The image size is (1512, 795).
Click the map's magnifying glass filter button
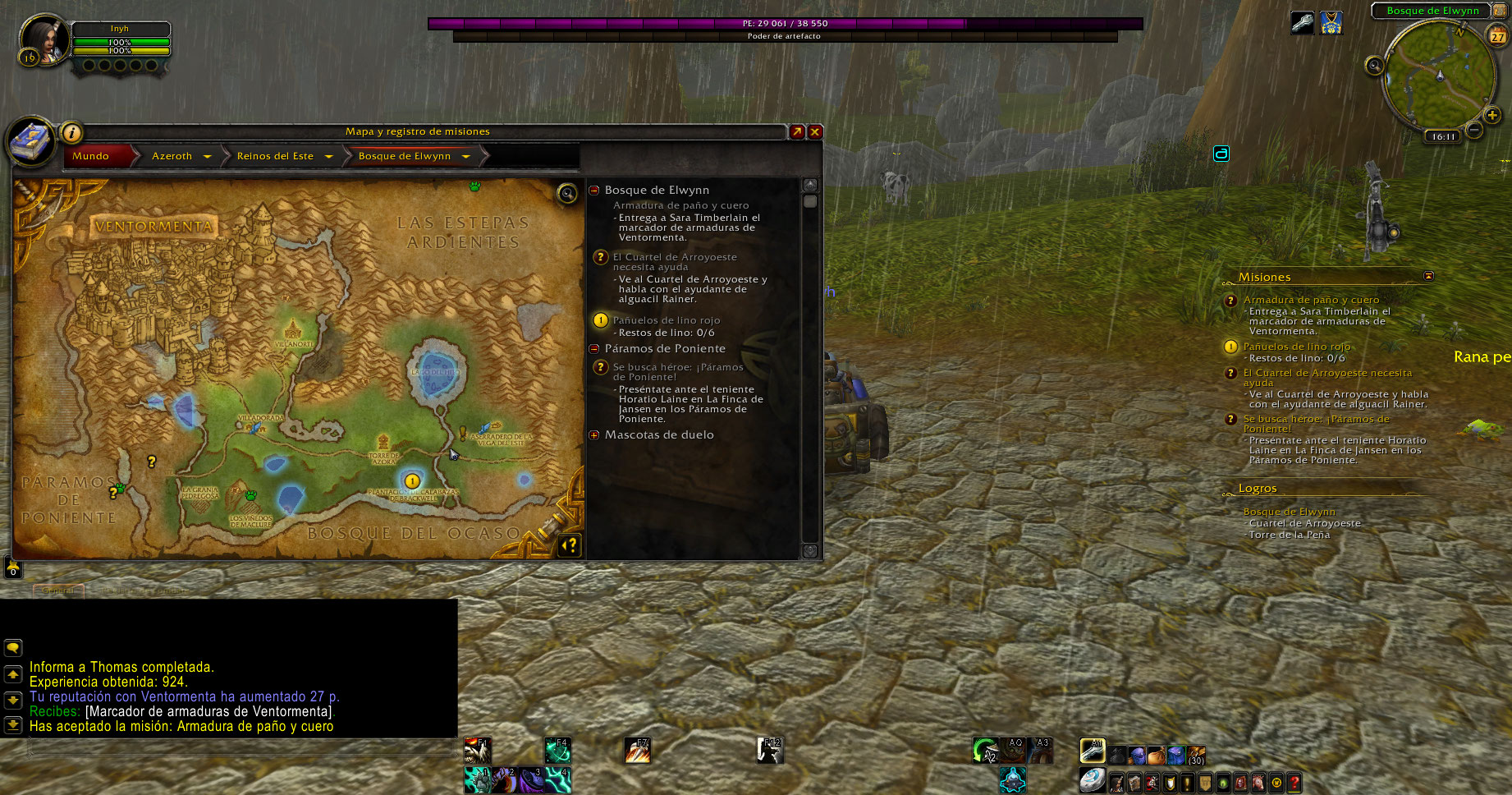(567, 193)
